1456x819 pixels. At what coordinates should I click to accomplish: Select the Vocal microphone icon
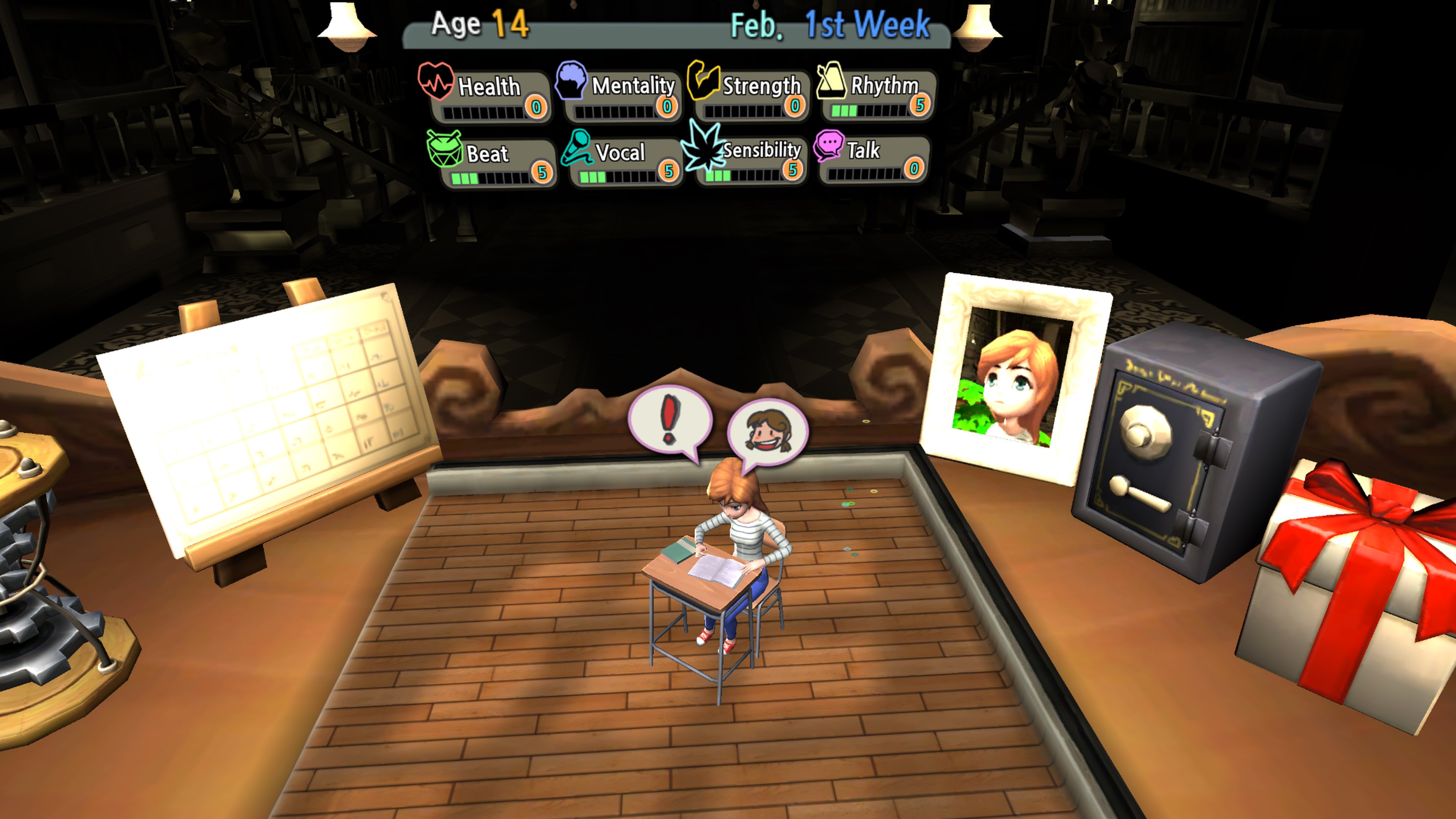click(576, 148)
